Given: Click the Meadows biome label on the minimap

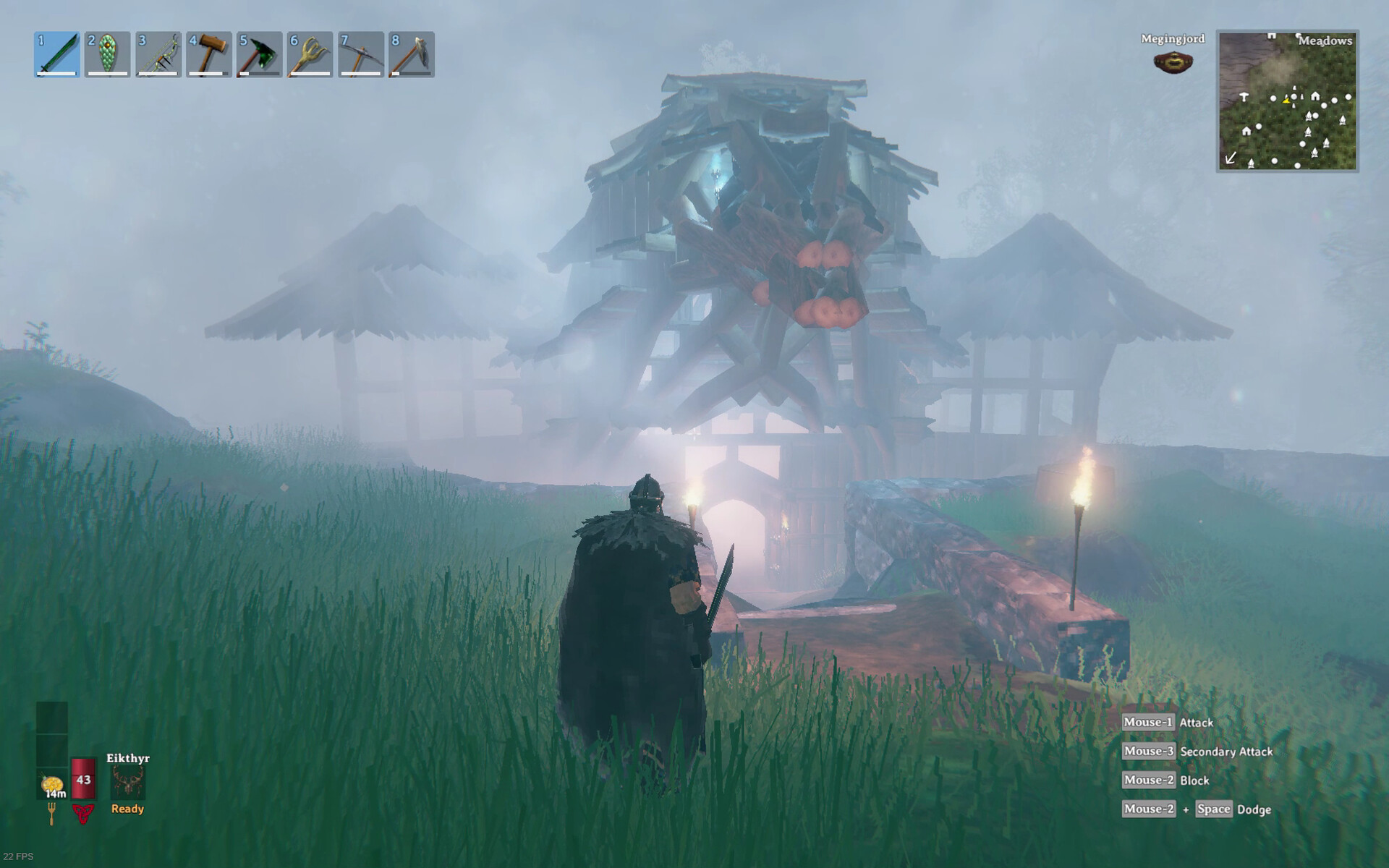Looking at the screenshot, I should [1326, 41].
